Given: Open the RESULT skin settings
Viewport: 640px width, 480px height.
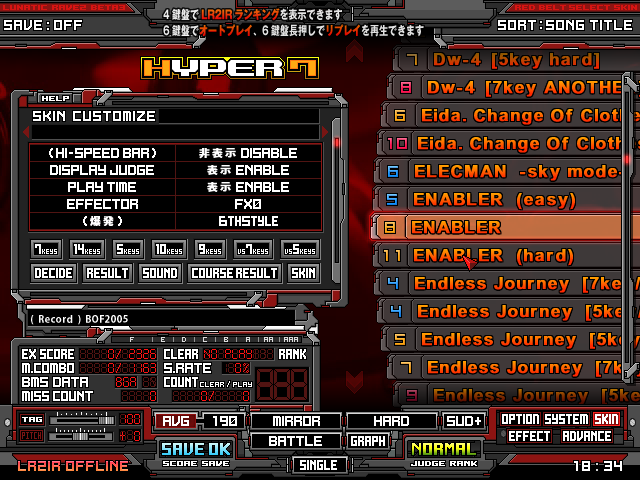Looking at the screenshot, I should [107, 272].
